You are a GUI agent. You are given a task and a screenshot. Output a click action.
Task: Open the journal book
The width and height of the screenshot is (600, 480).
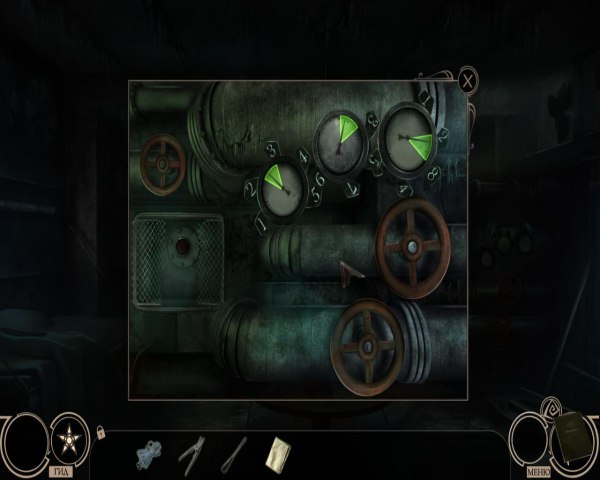click(571, 439)
